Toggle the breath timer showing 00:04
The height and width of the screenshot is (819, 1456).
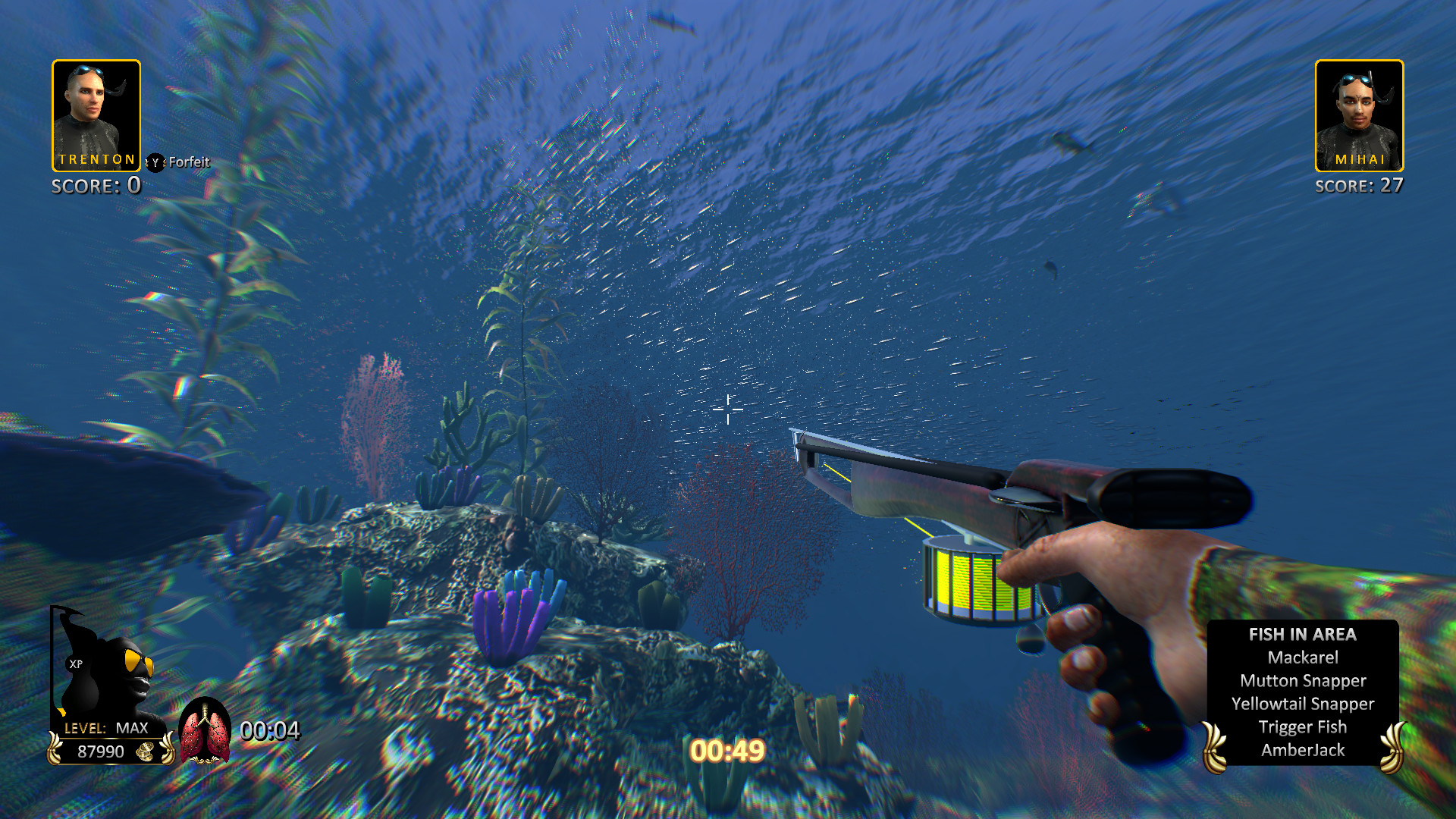point(269,732)
